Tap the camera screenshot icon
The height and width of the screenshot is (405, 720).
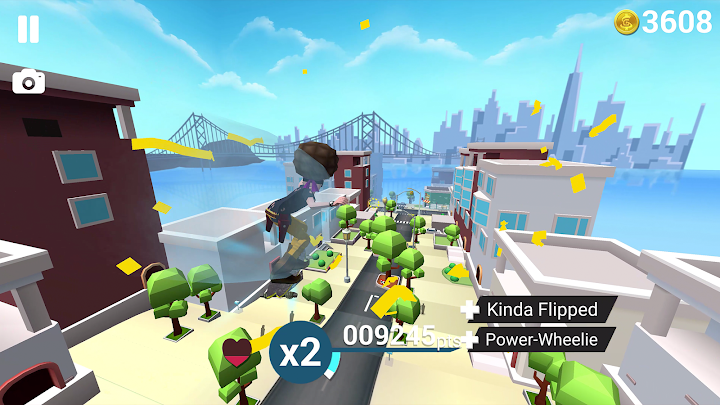pyautogui.click(x=29, y=81)
